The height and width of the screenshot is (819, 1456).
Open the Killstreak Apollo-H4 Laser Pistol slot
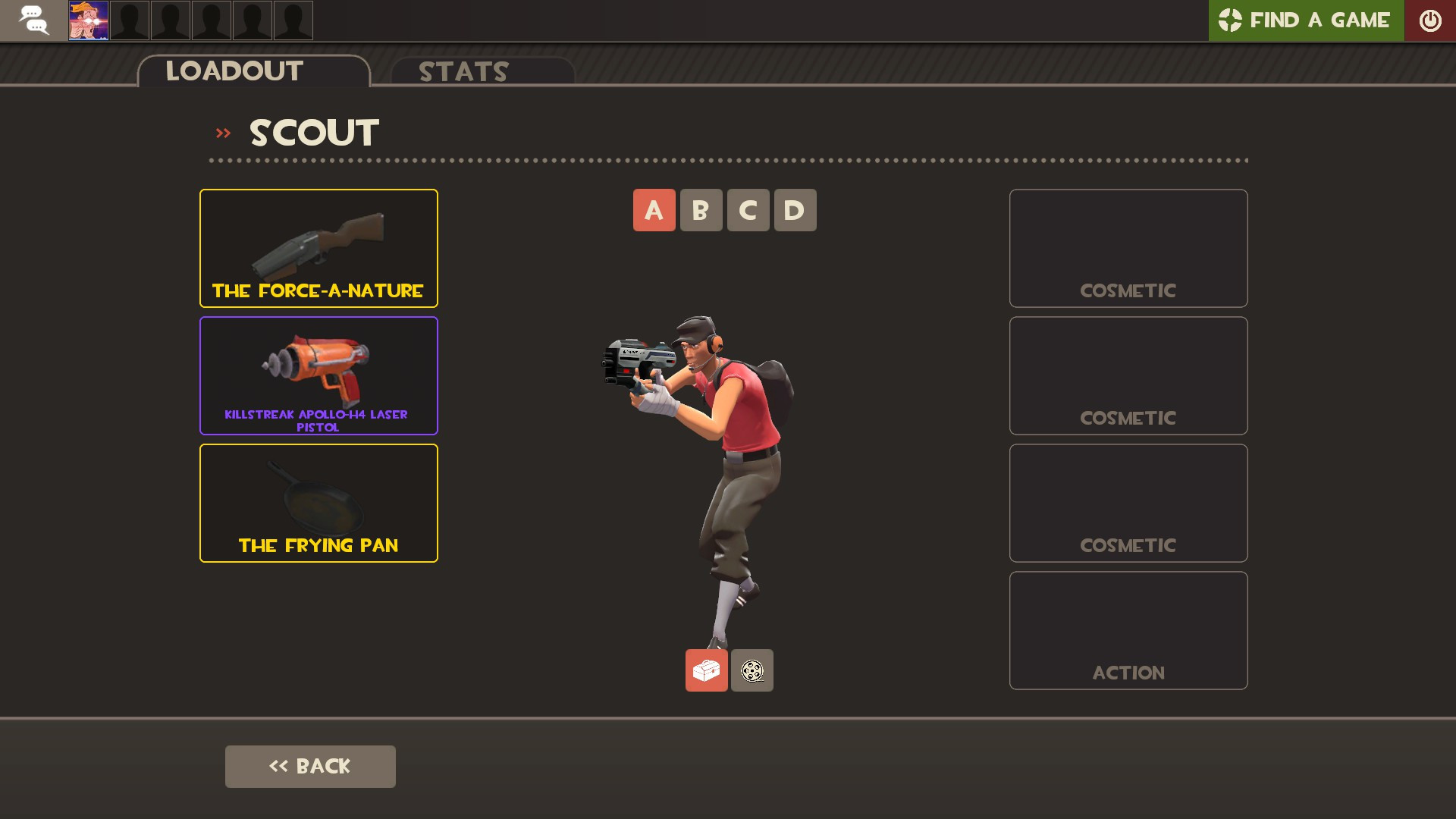tap(318, 375)
